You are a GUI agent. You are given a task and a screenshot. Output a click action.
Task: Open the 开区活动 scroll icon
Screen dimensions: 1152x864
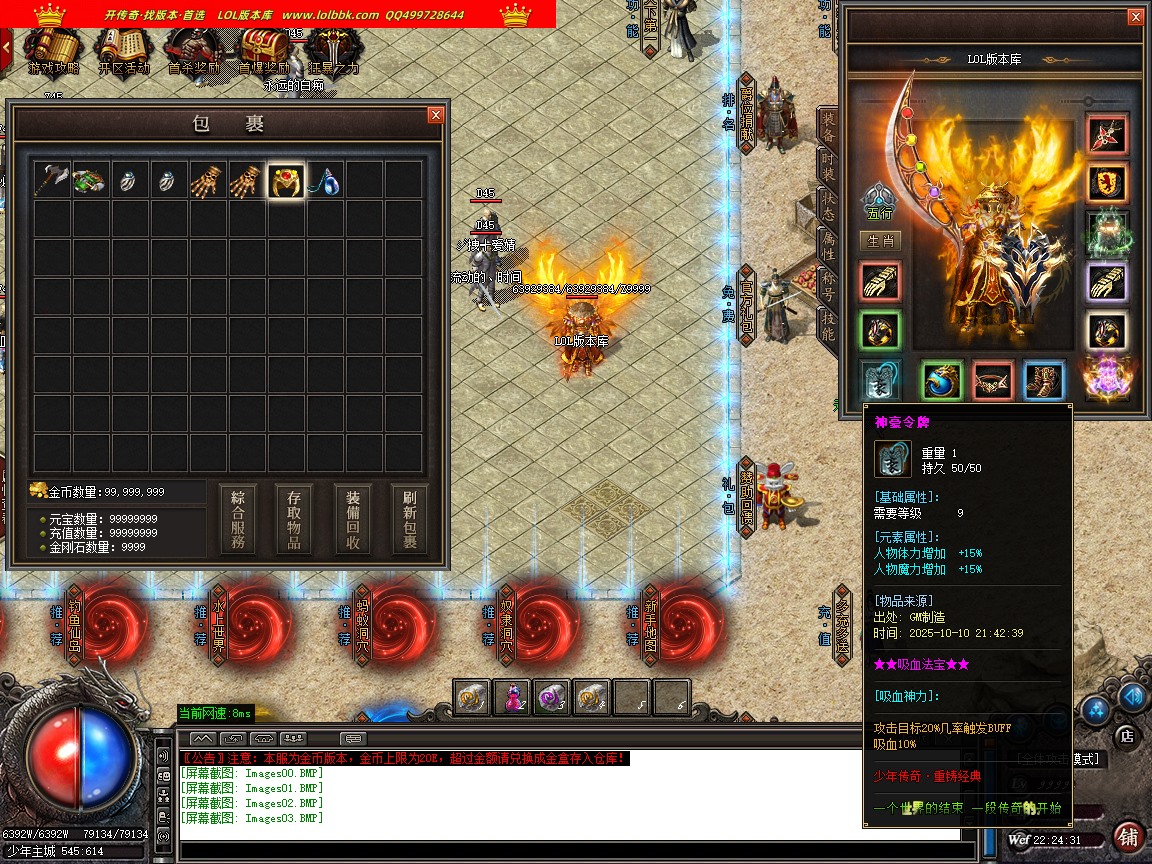pyautogui.click(x=124, y=50)
